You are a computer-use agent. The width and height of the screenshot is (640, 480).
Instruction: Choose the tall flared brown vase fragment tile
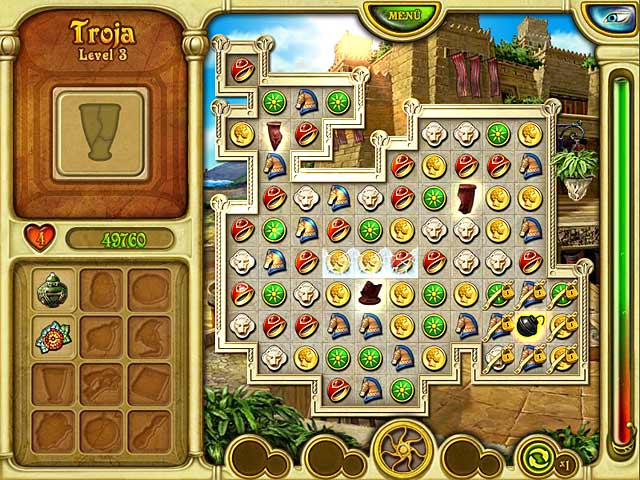[x=466, y=197]
